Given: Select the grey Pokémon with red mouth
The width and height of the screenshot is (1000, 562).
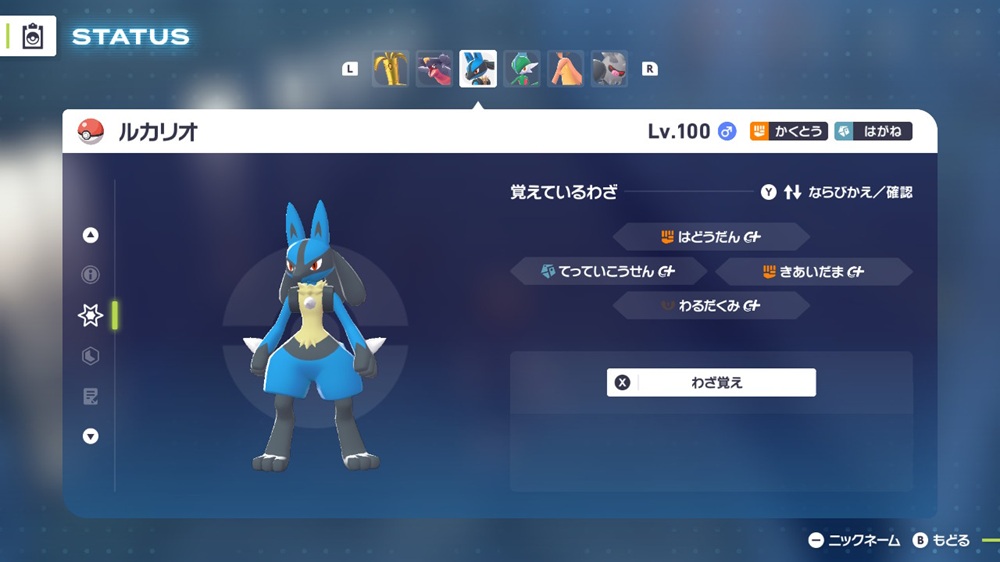Looking at the screenshot, I should tap(609, 69).
